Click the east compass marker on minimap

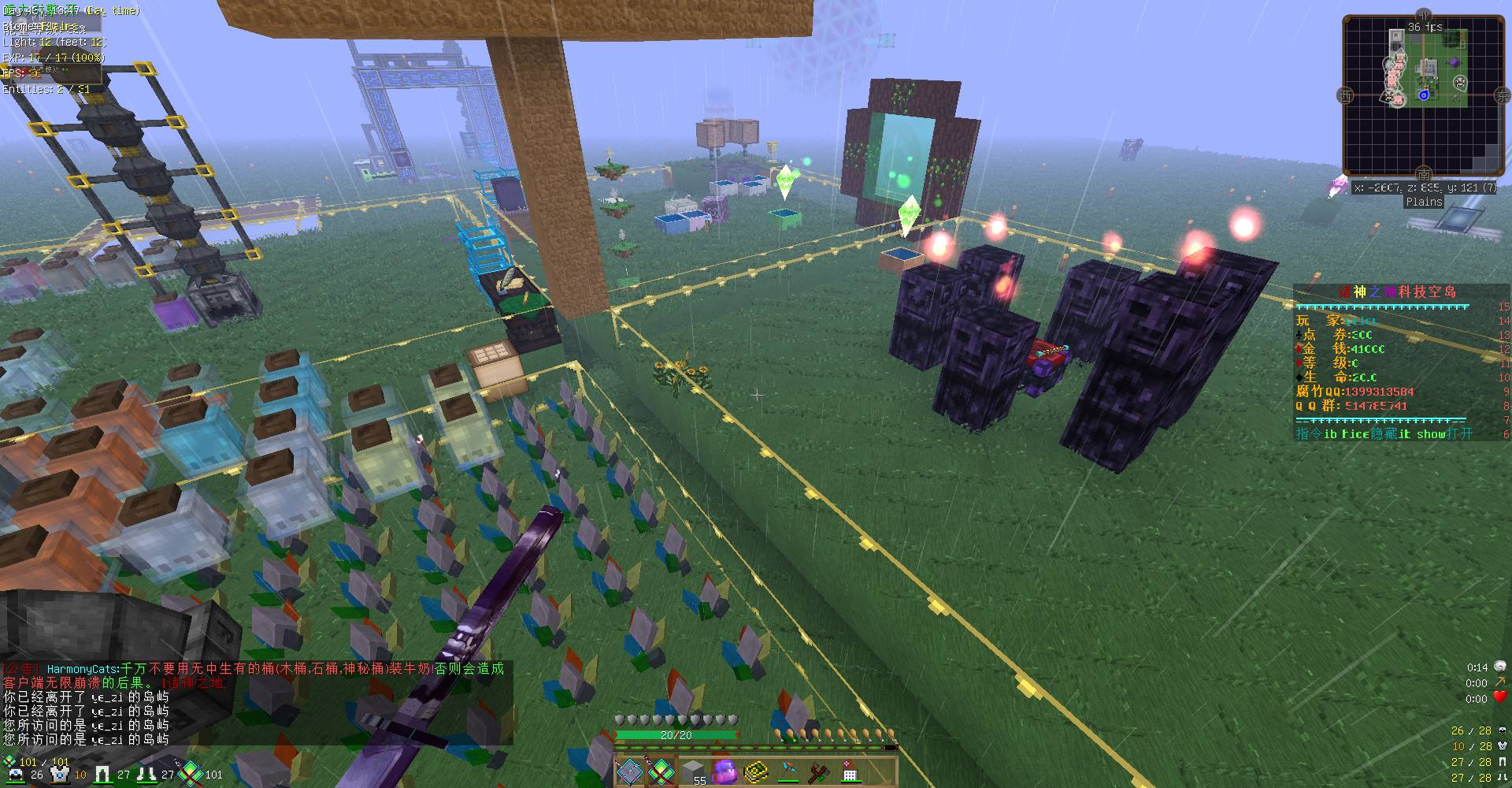pyautogui.click(x=1503, y=95)
